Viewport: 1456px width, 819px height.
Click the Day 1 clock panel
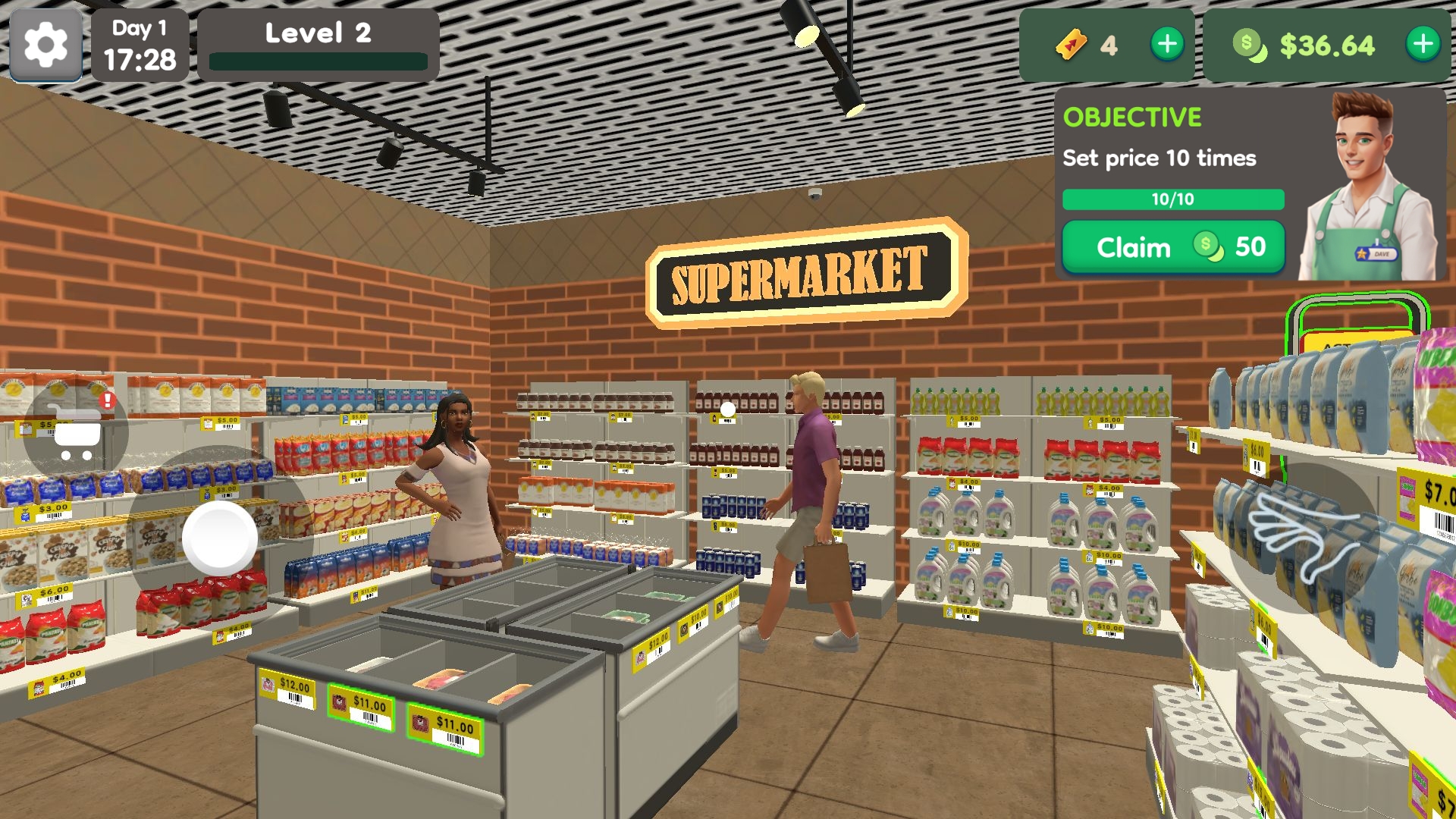(x=140, y=45)
